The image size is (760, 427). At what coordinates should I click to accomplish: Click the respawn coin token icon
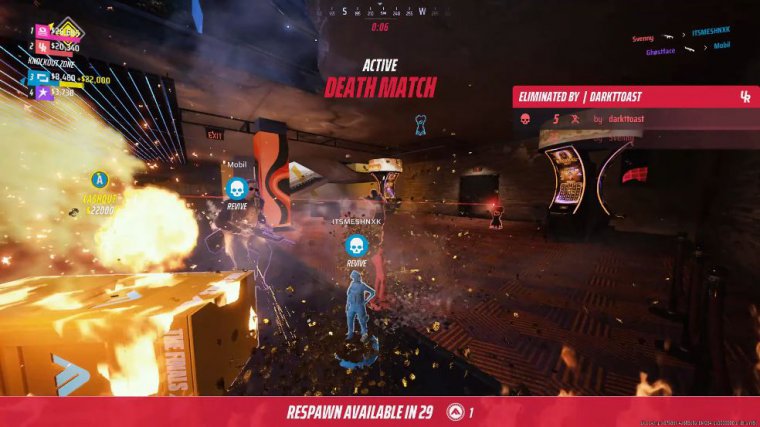pyautogui.click(x=455, y=411)
